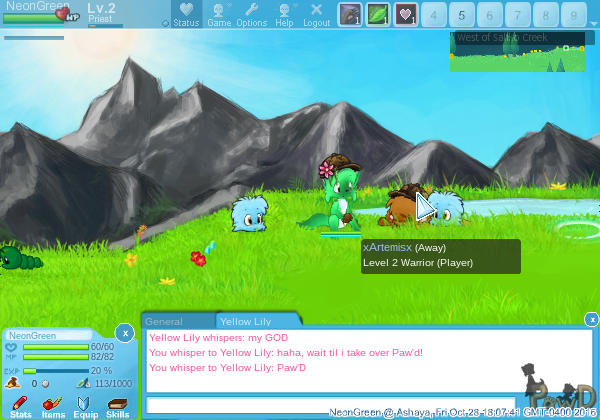Close the NeonGreen status panel
The width and height of the screenshot is (600, 420).
124,331
